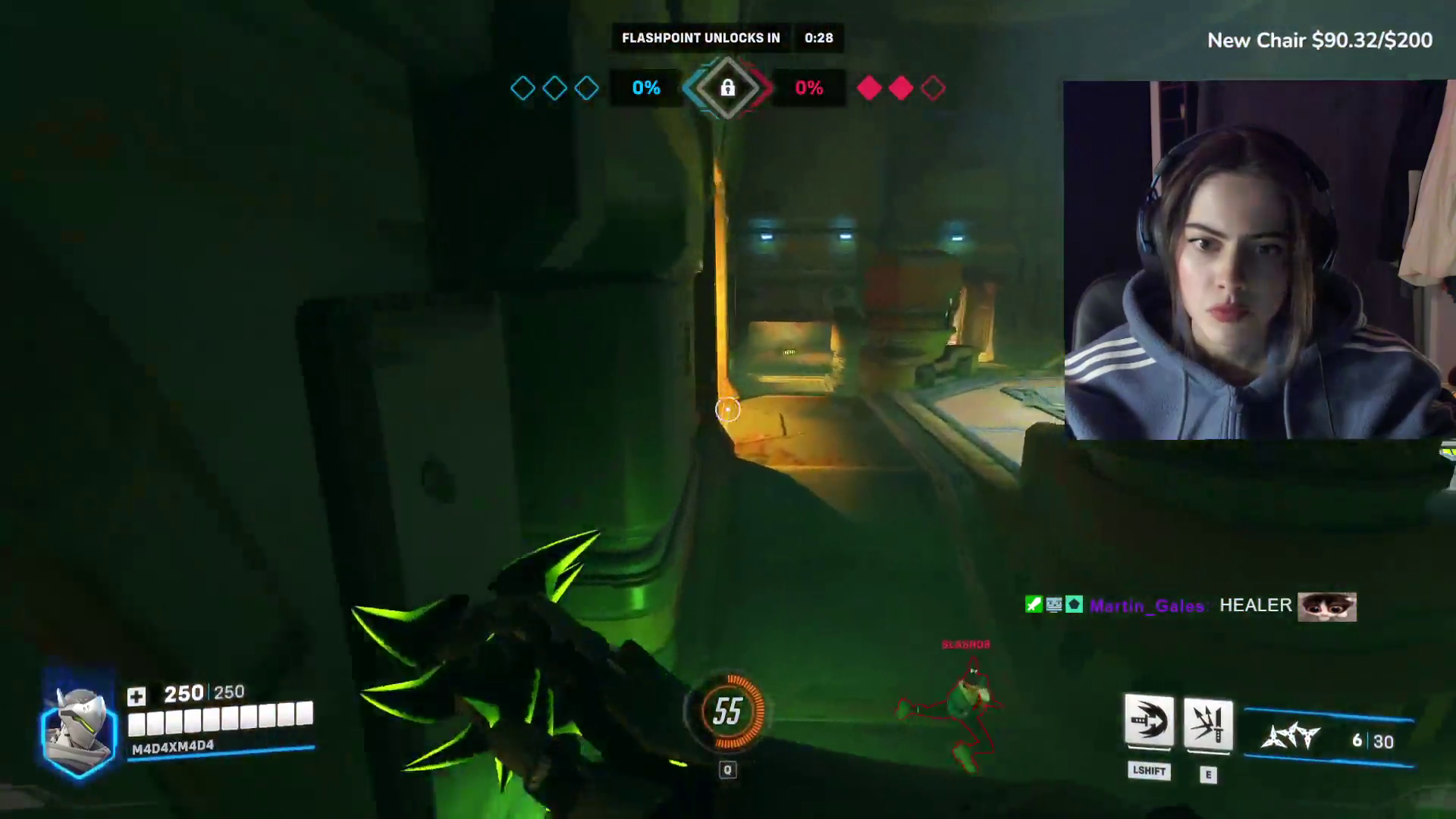Screen dimensions: 1456x819
Task: Toggle the empty red diamond round marker
Action: click(932, 88)
